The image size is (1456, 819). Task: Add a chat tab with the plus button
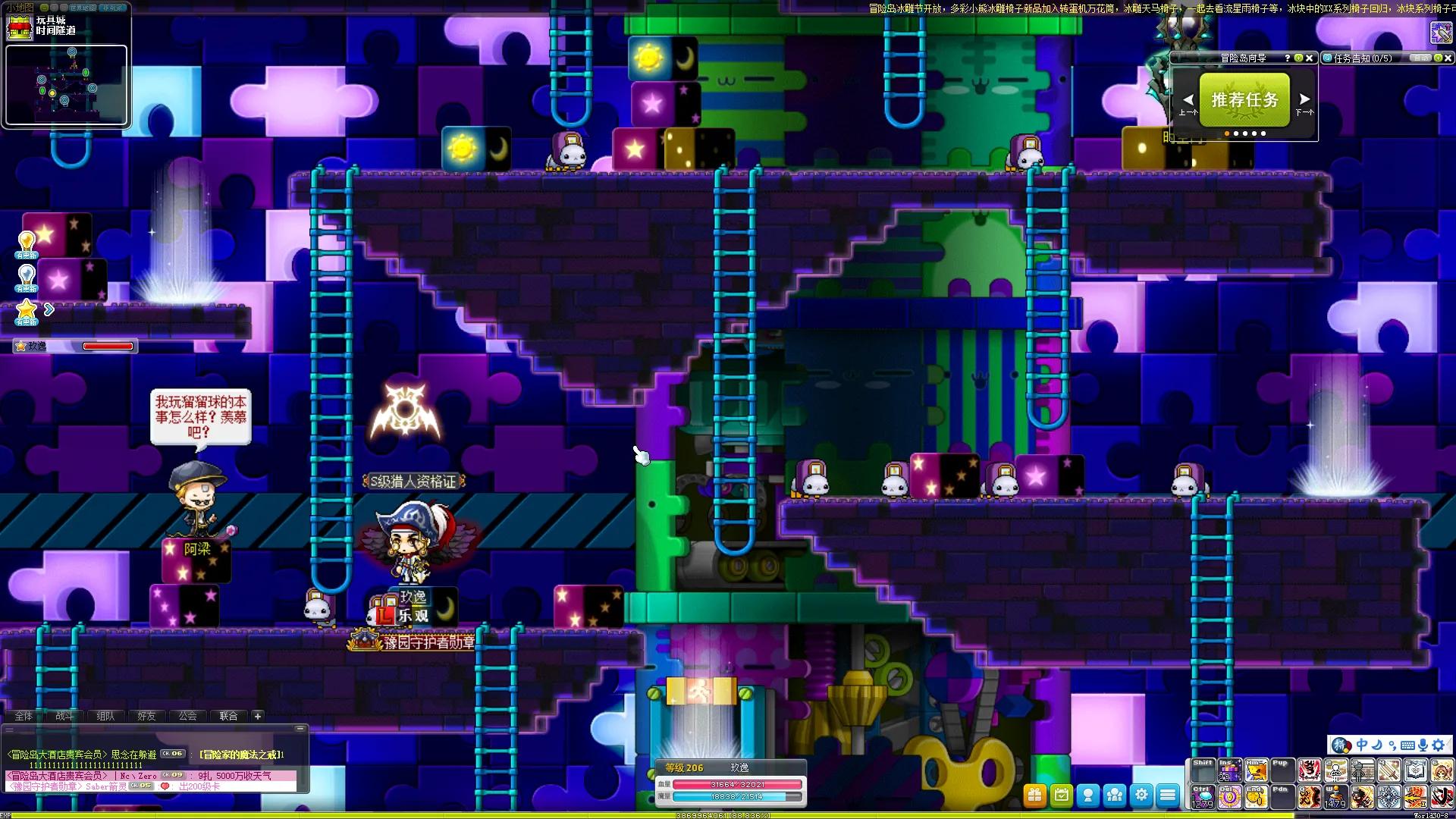click(258, 716)
